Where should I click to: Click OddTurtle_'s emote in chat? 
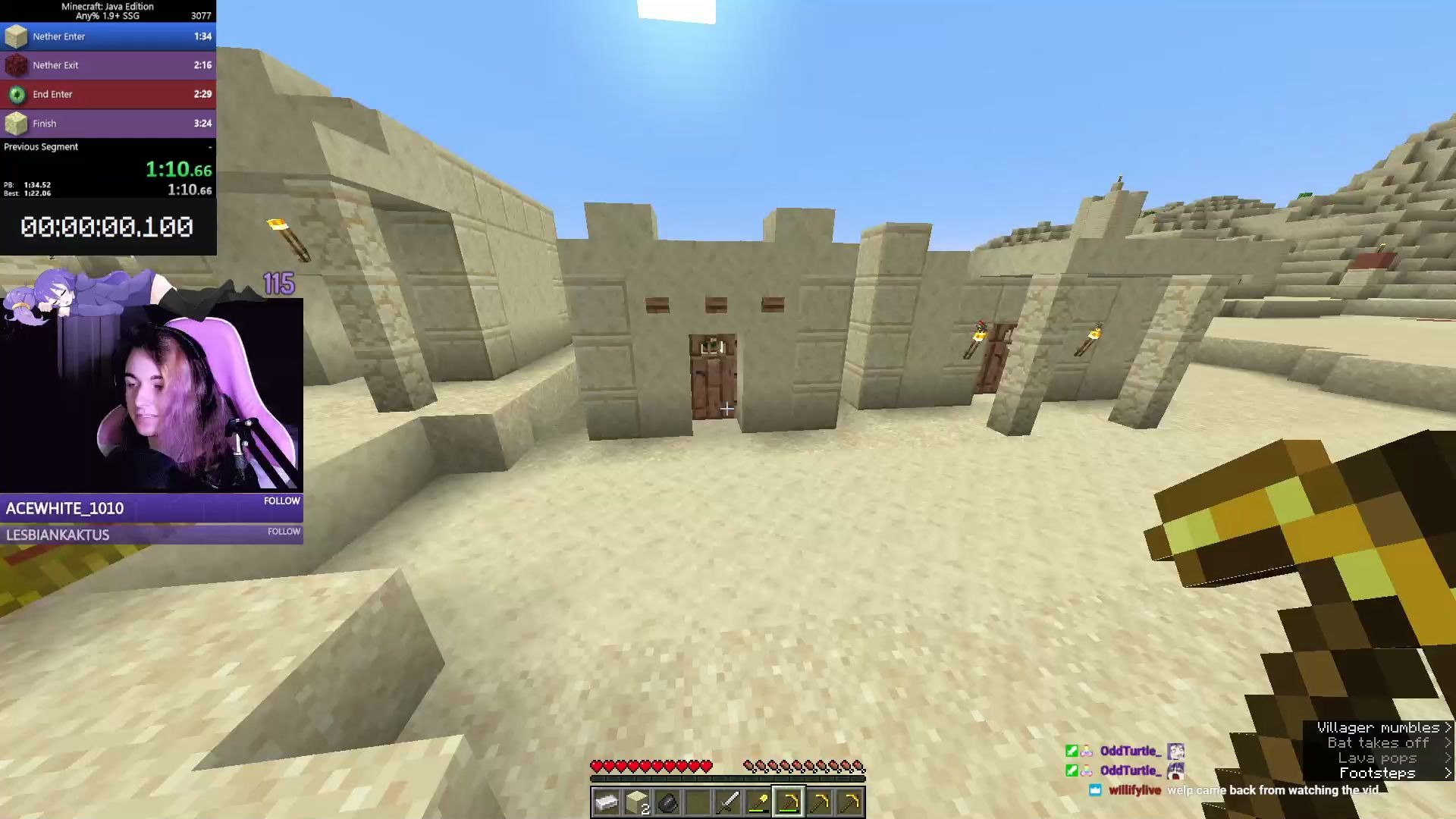click(x=1176, y=751)
